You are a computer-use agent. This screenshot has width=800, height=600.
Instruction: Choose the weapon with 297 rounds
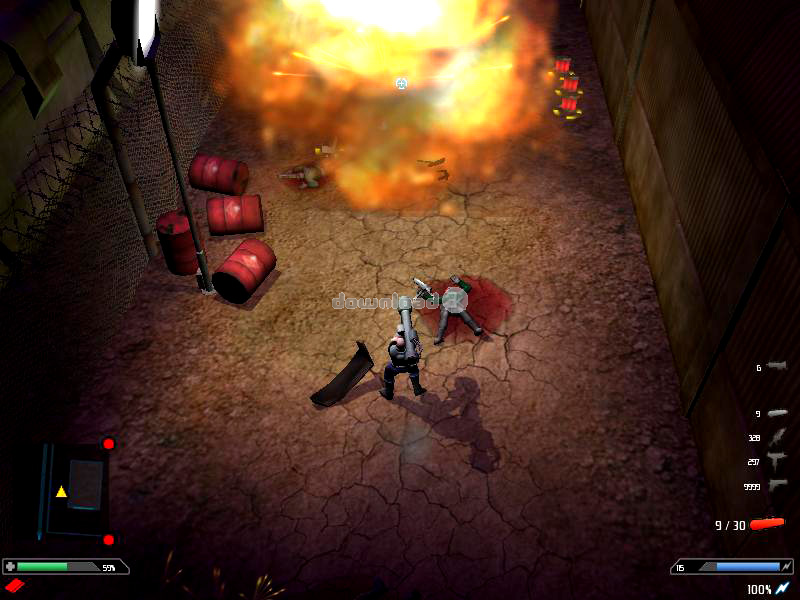pyautogui.click(x=777, y=460)
